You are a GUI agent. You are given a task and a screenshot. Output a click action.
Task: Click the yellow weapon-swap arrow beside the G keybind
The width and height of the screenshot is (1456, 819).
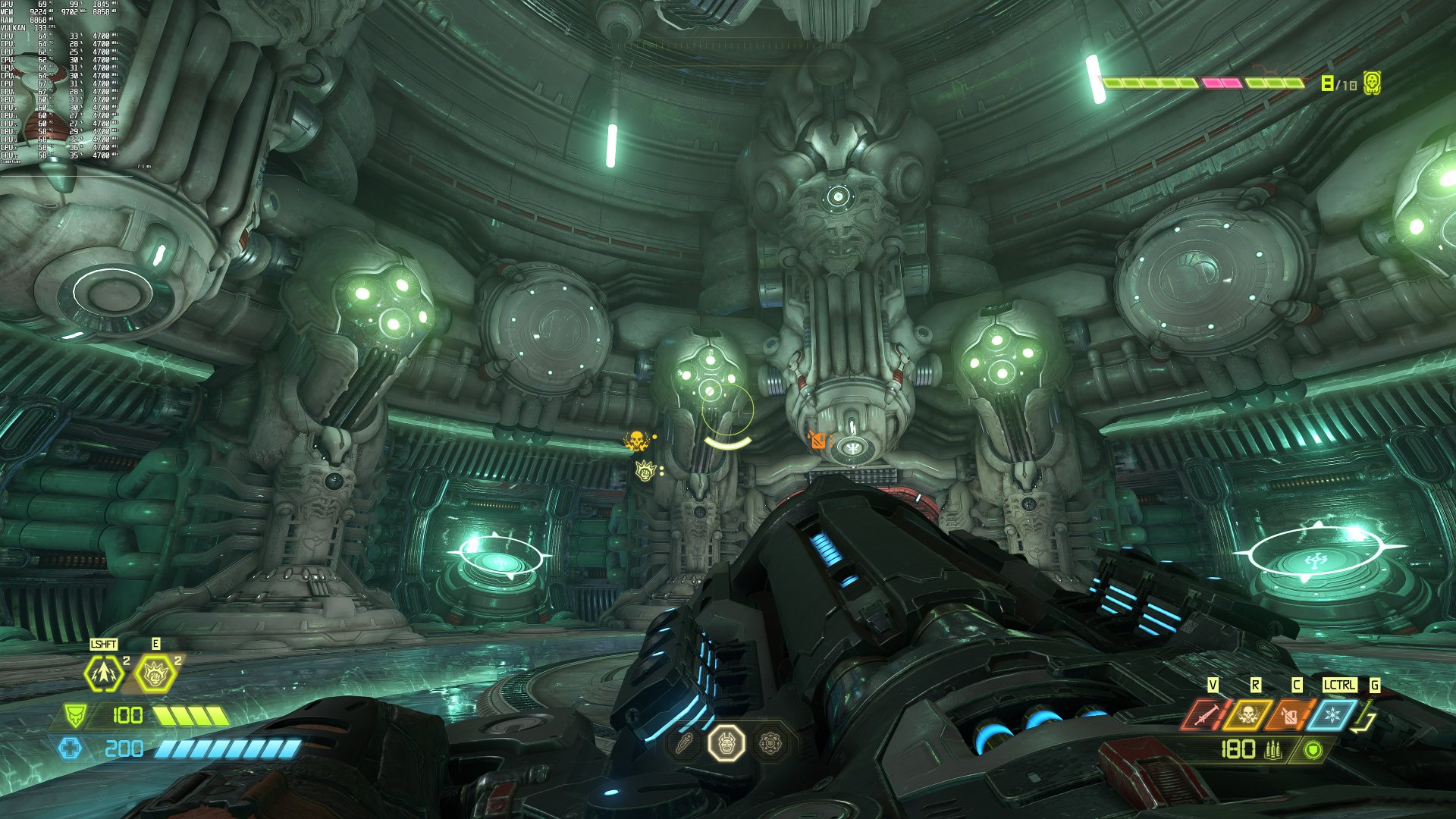click(x=1363, y=717)
